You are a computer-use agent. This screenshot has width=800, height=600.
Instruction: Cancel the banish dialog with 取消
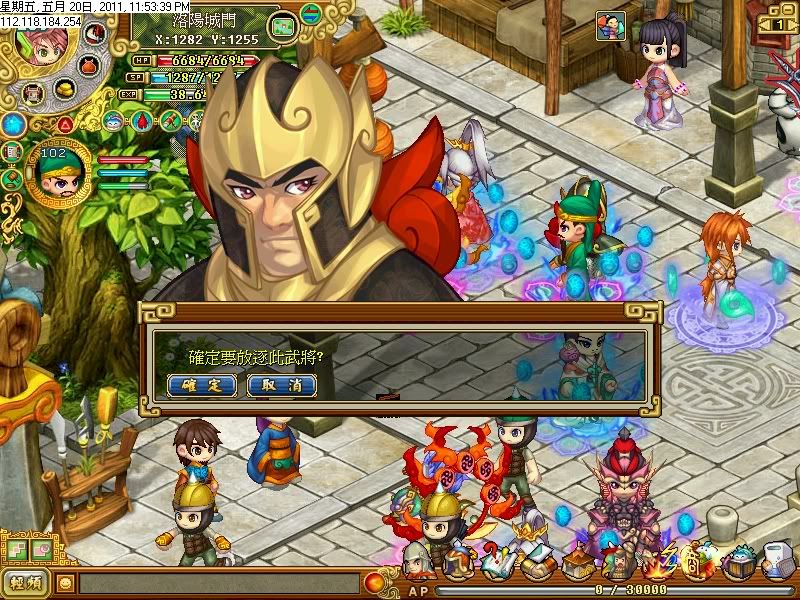coord(281,385)
